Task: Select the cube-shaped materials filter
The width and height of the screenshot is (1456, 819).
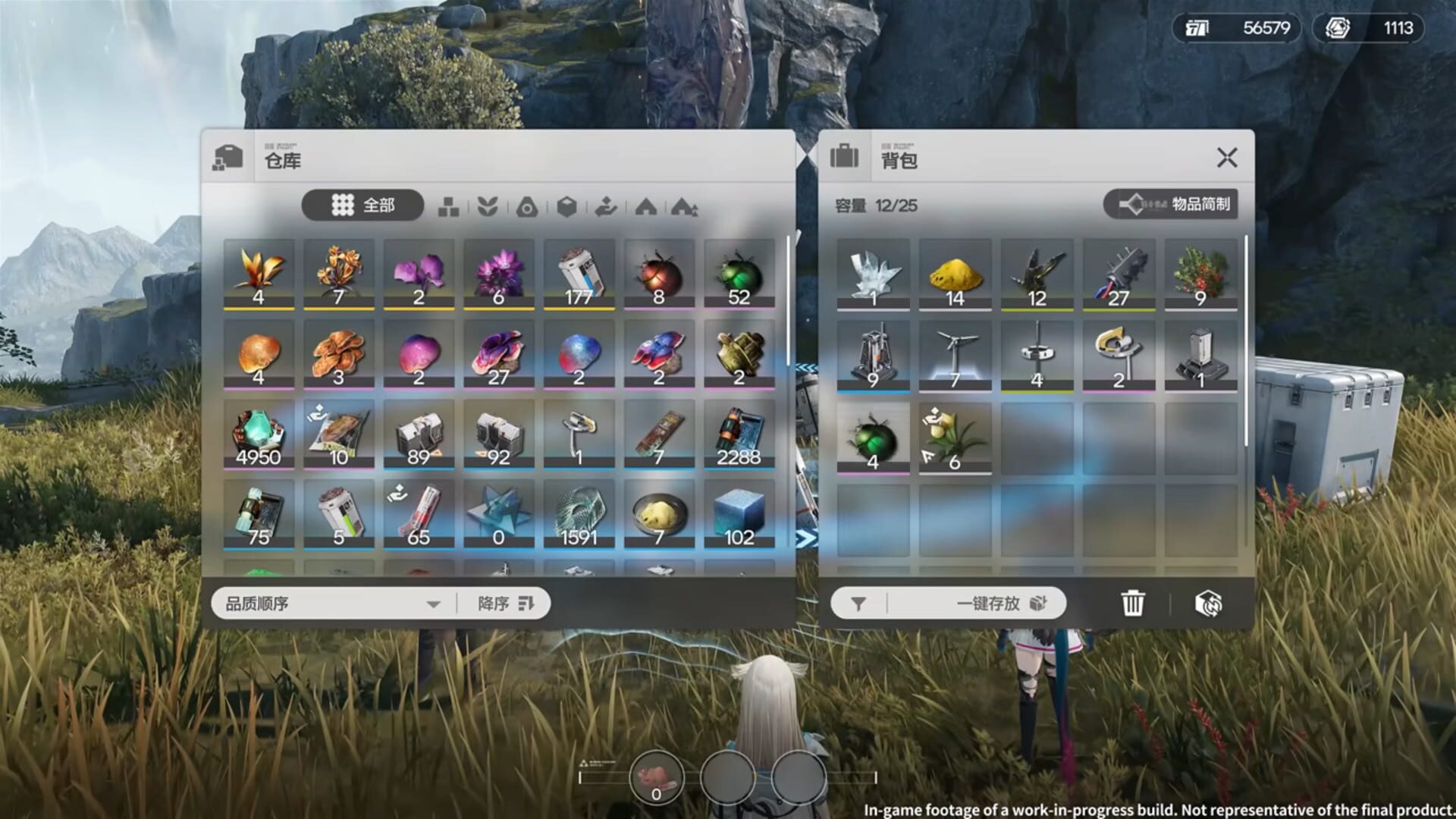Action: [x=569, y=206]
